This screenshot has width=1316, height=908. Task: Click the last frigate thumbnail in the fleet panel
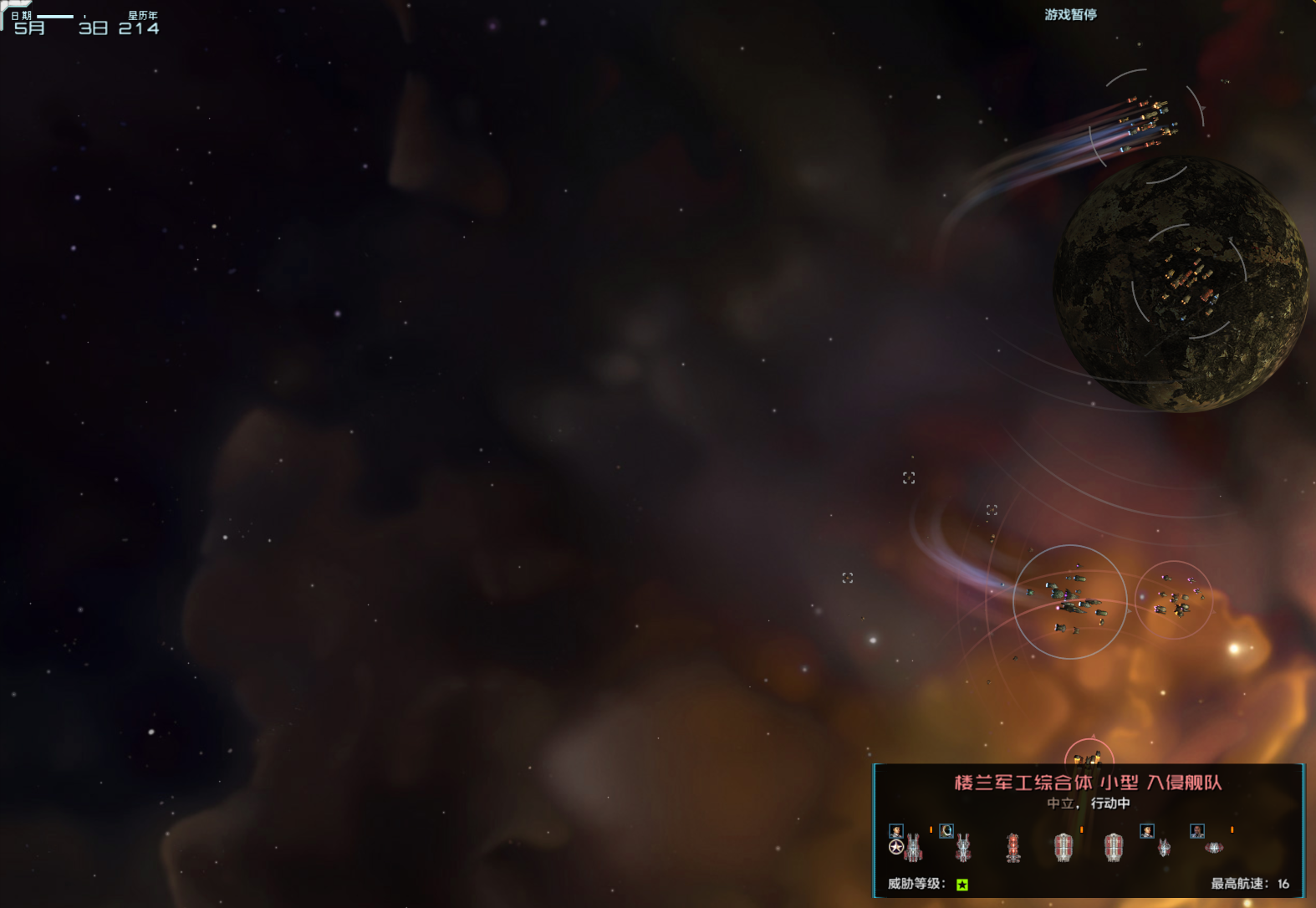click(x=1214, y=848)
